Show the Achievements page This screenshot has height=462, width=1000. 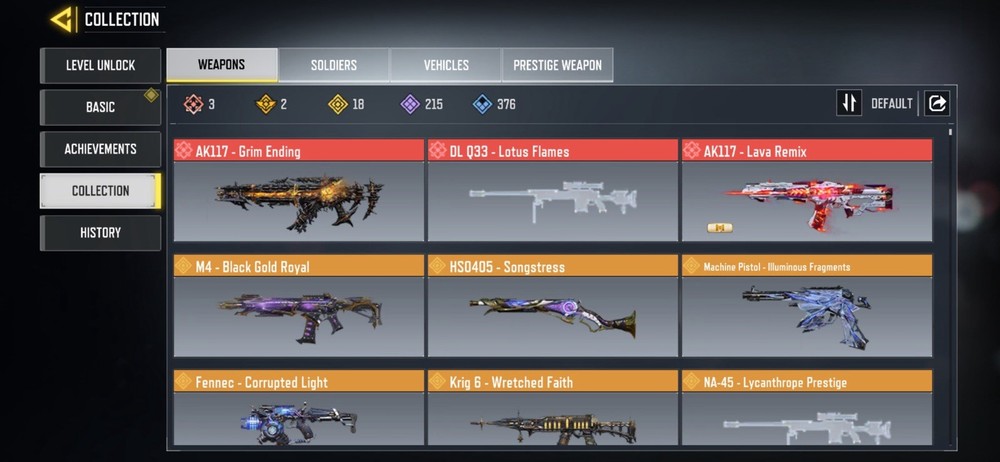100,149
